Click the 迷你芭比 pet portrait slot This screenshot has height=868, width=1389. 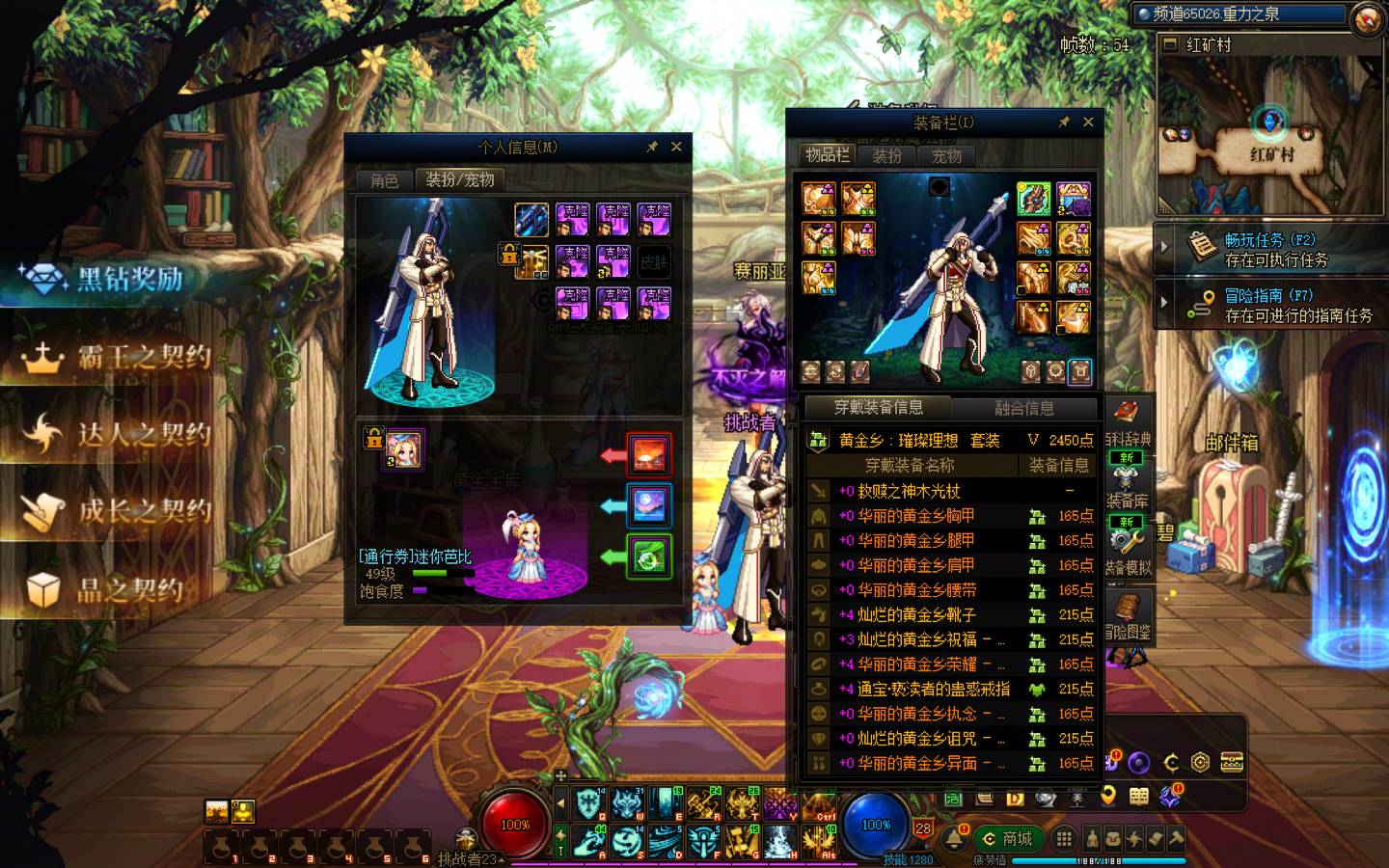pos(405,449)
